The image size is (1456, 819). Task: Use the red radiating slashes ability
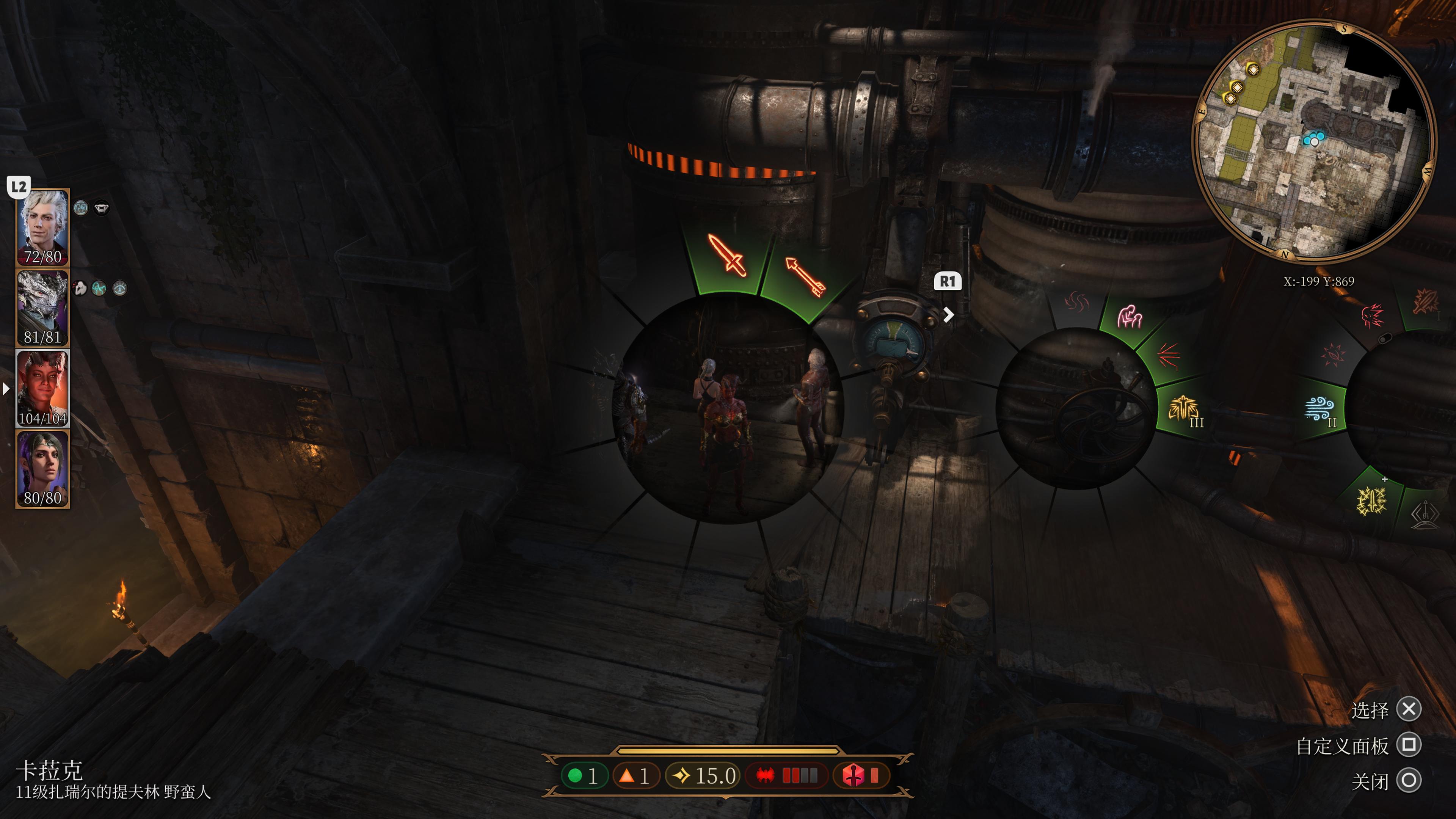click(1168, 356)
